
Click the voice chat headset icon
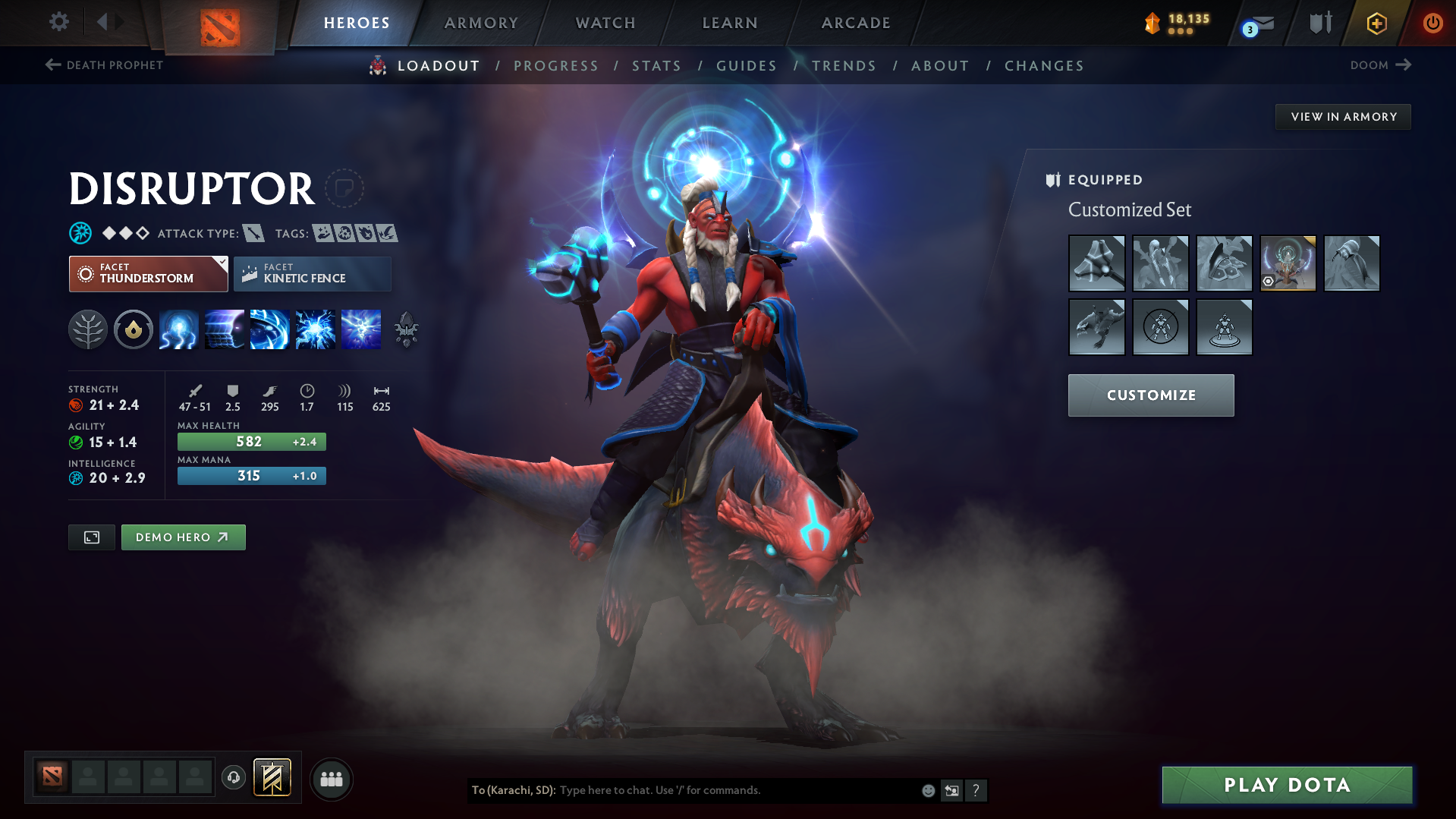click(233, 779)
